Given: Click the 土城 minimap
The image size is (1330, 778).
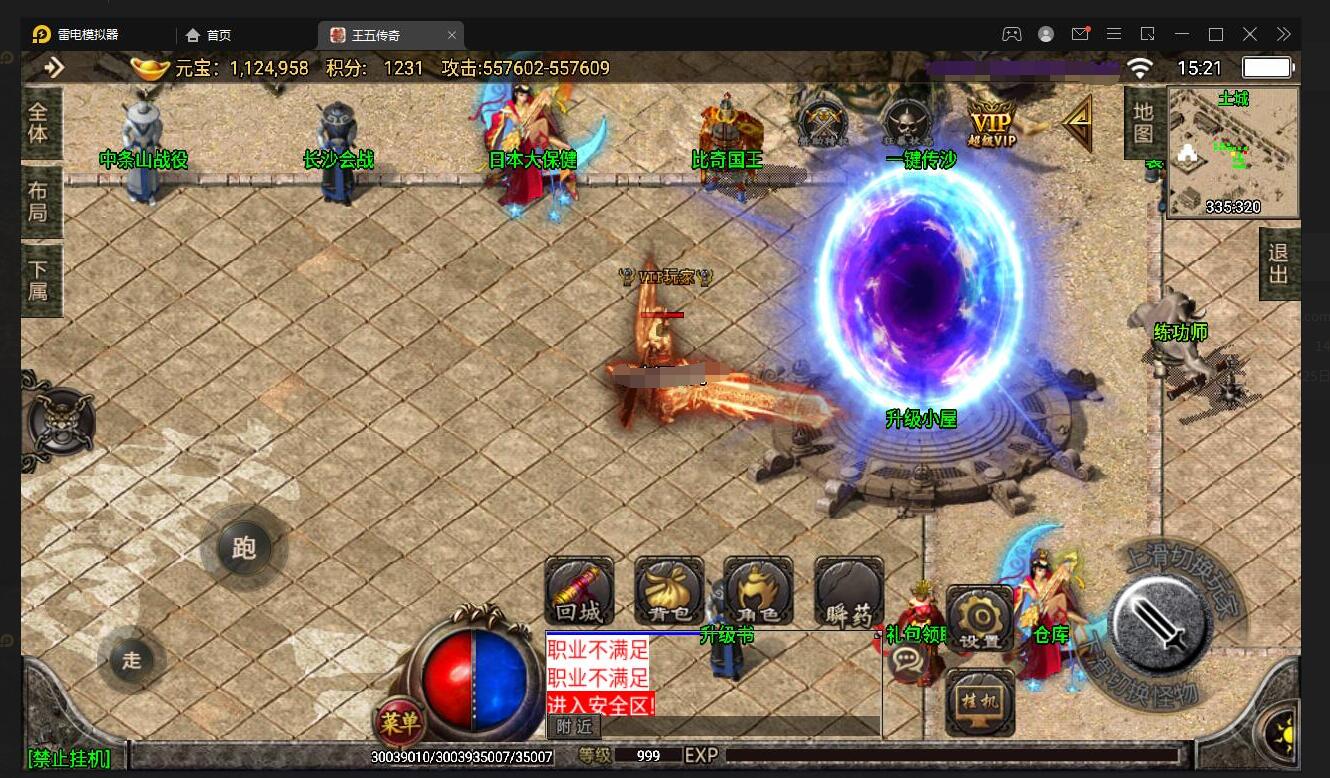Looking at the screenshot, I should [1233, 153].
